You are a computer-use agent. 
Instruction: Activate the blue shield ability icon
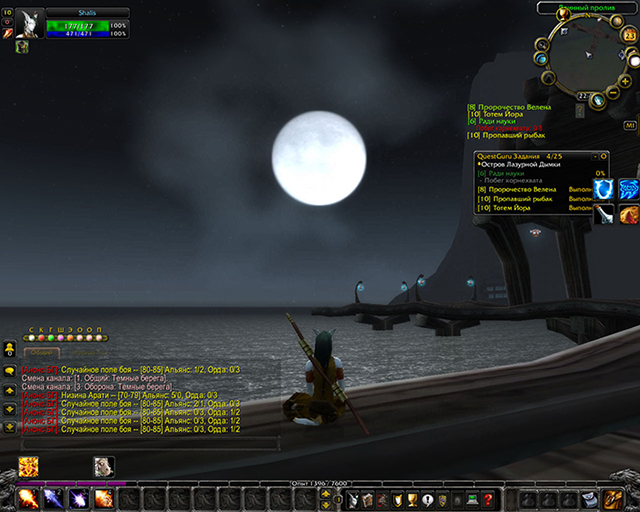(x=604, y=189)
